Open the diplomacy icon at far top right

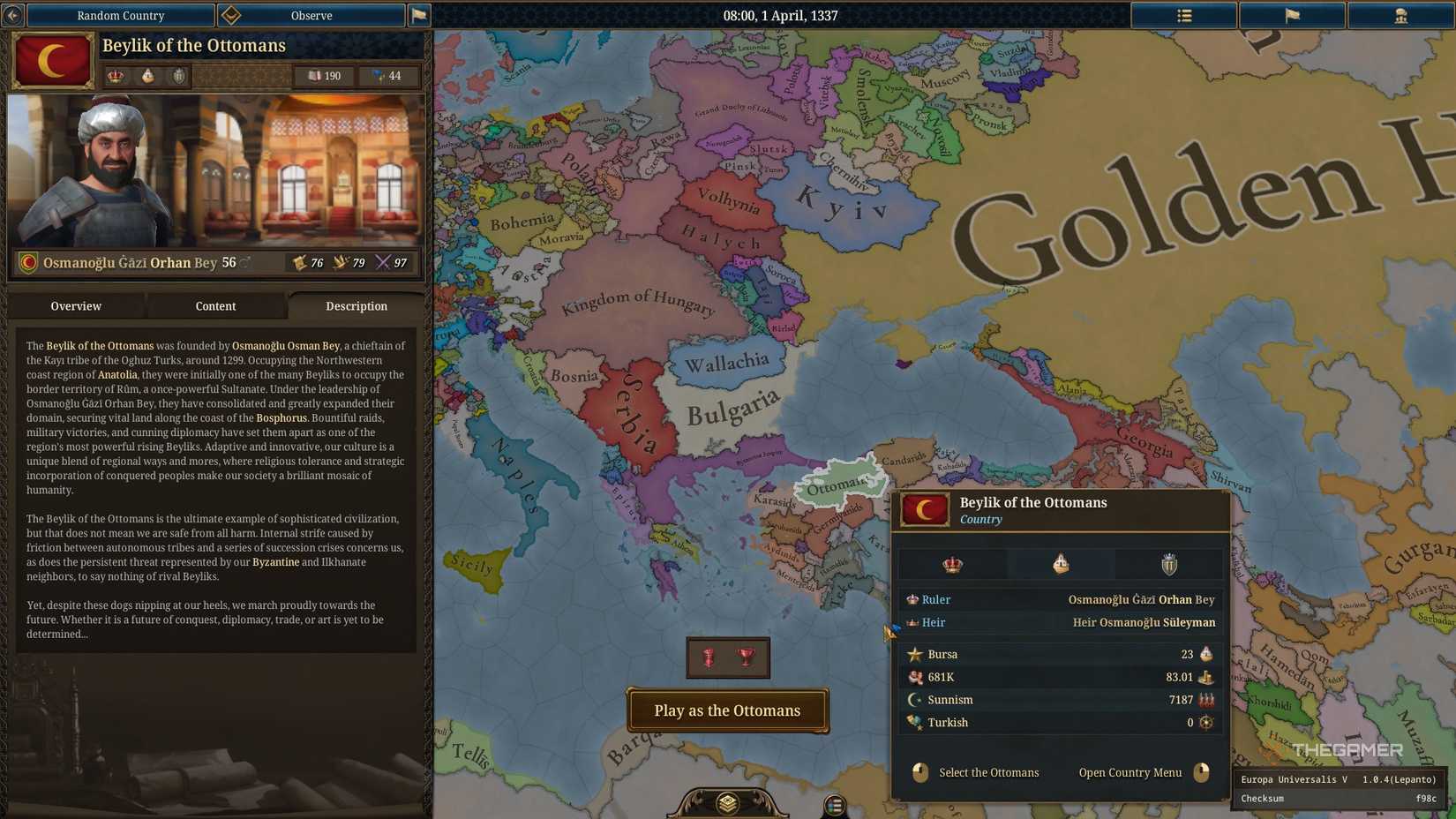[x=1401, y=15]
